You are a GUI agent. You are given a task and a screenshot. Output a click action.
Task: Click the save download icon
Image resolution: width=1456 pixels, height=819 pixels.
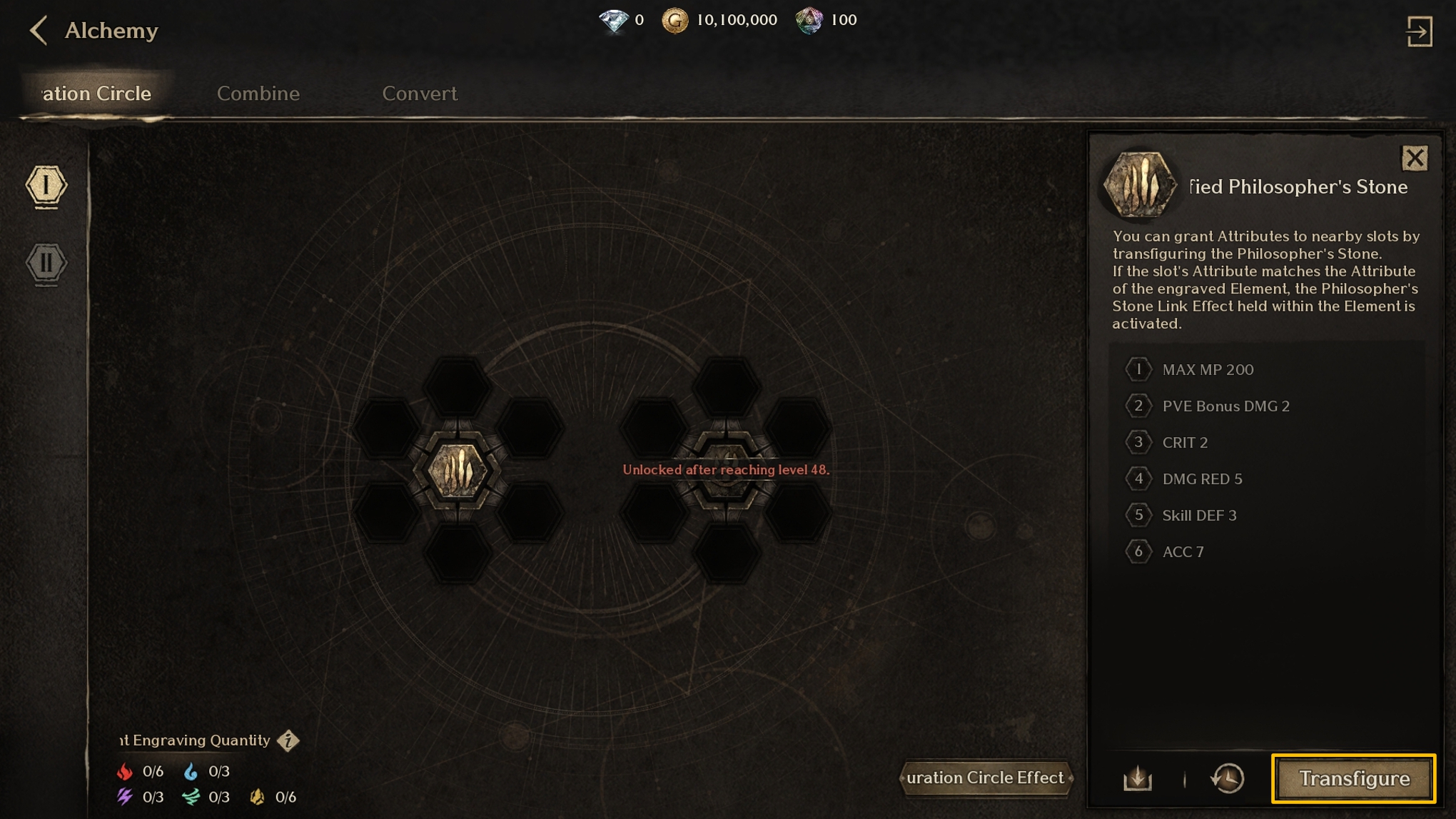pyautogui.click(x=1138, y=778)
